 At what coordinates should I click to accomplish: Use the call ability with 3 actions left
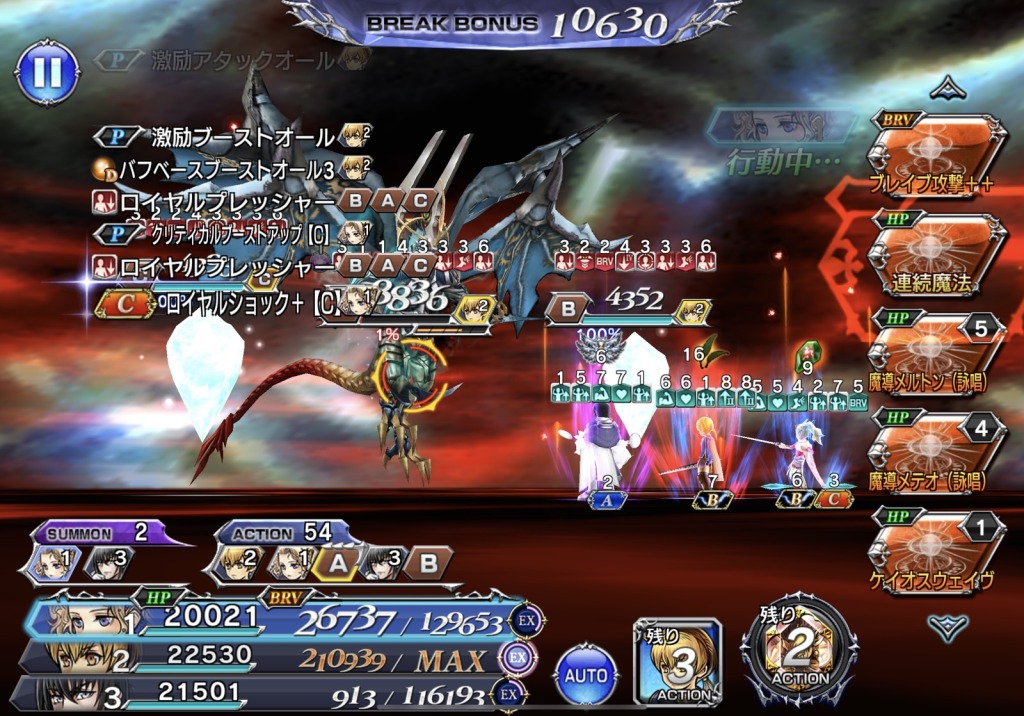tap(677, 660)
